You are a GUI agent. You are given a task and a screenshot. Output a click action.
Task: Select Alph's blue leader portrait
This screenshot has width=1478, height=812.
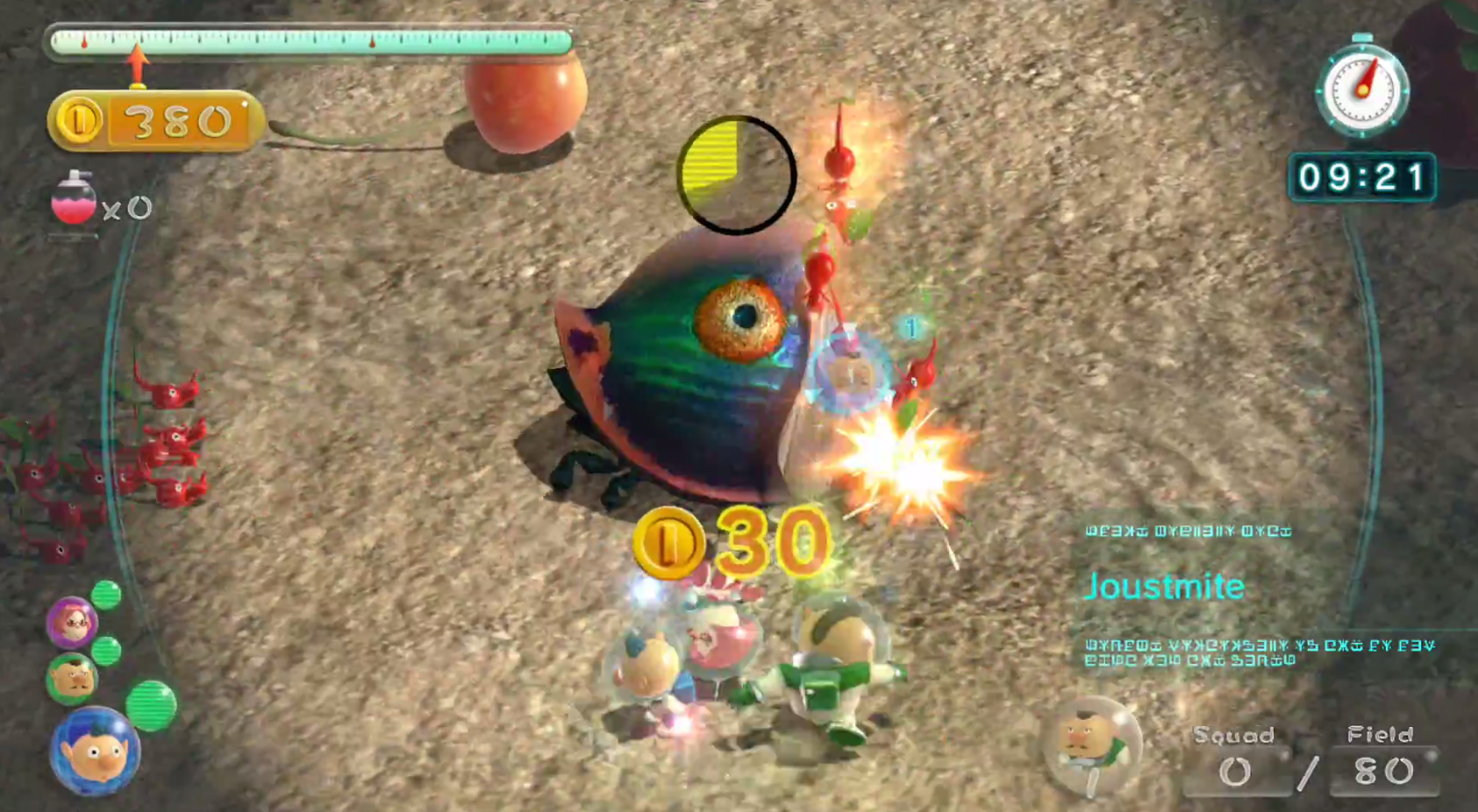pos(94,751)
